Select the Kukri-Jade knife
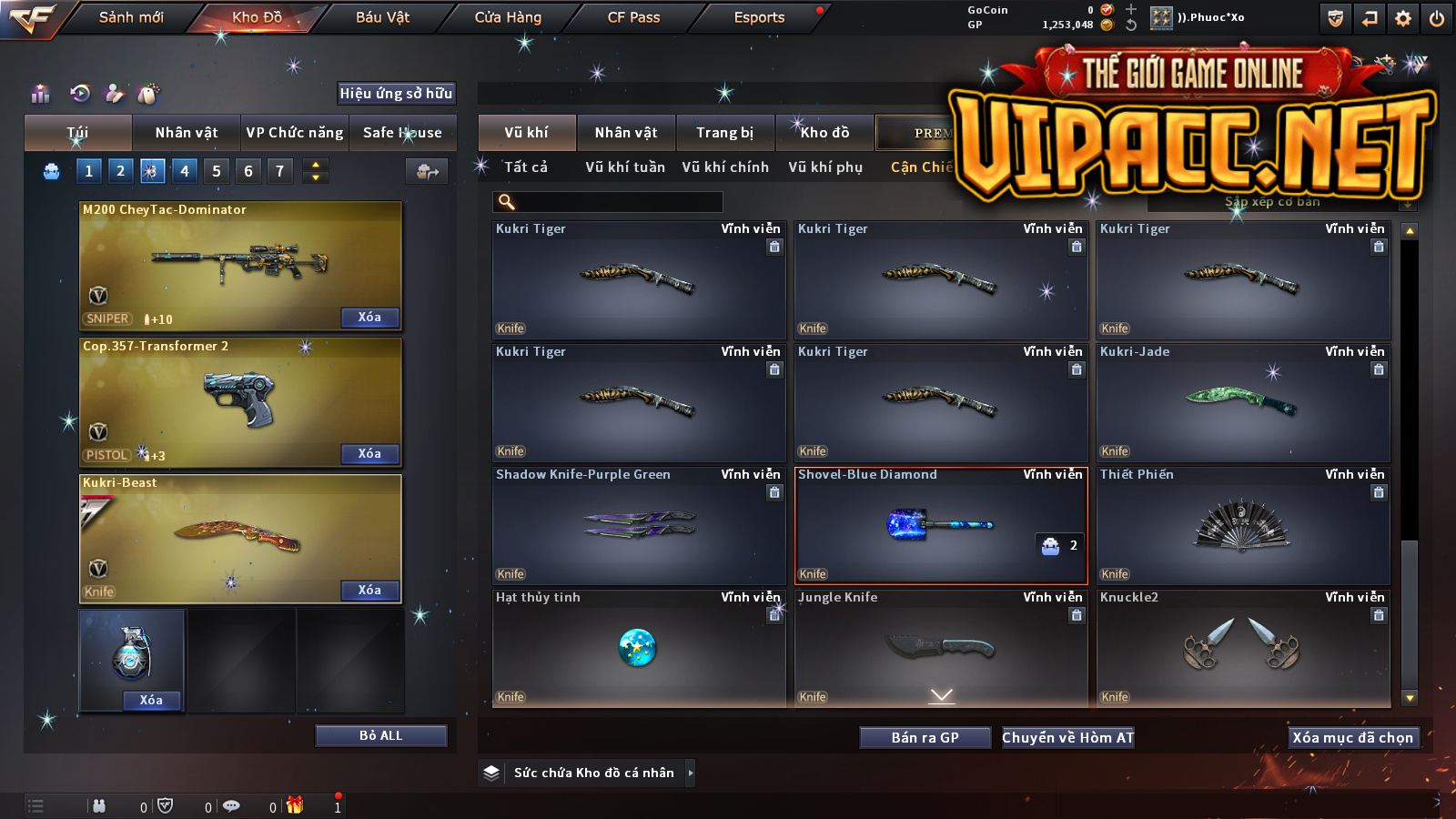 pos(1243,402)
